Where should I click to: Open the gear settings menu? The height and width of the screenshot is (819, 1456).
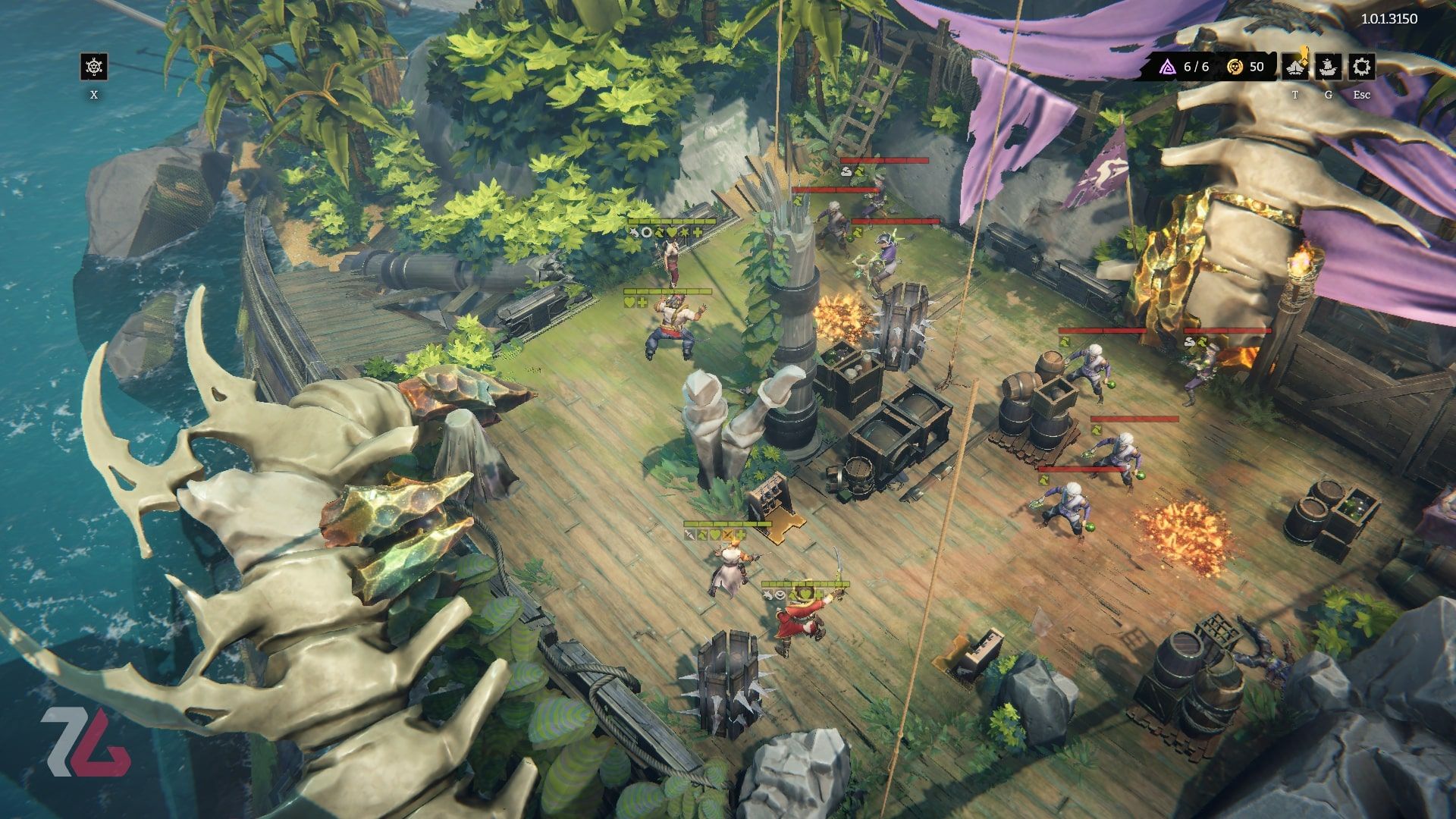[x=1362, y=67]
